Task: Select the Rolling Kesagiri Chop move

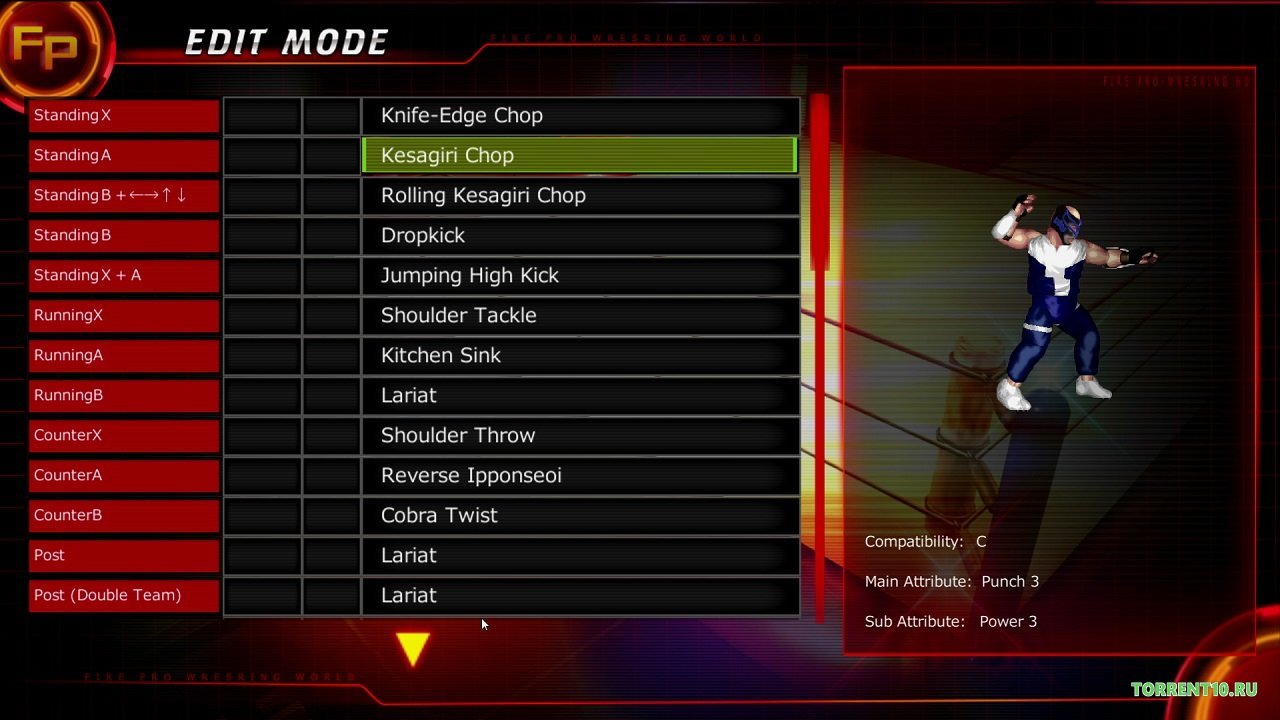Action: pos(580,195)
